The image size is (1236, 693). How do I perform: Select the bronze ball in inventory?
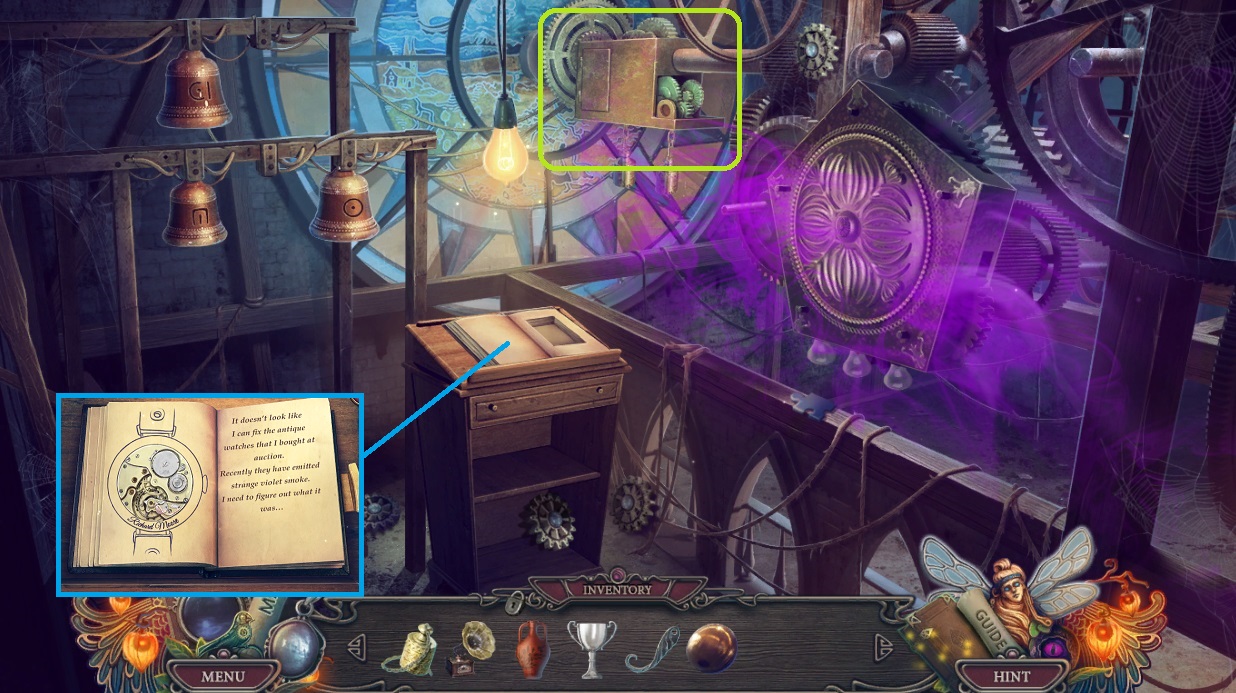click(x=711, y=647)
